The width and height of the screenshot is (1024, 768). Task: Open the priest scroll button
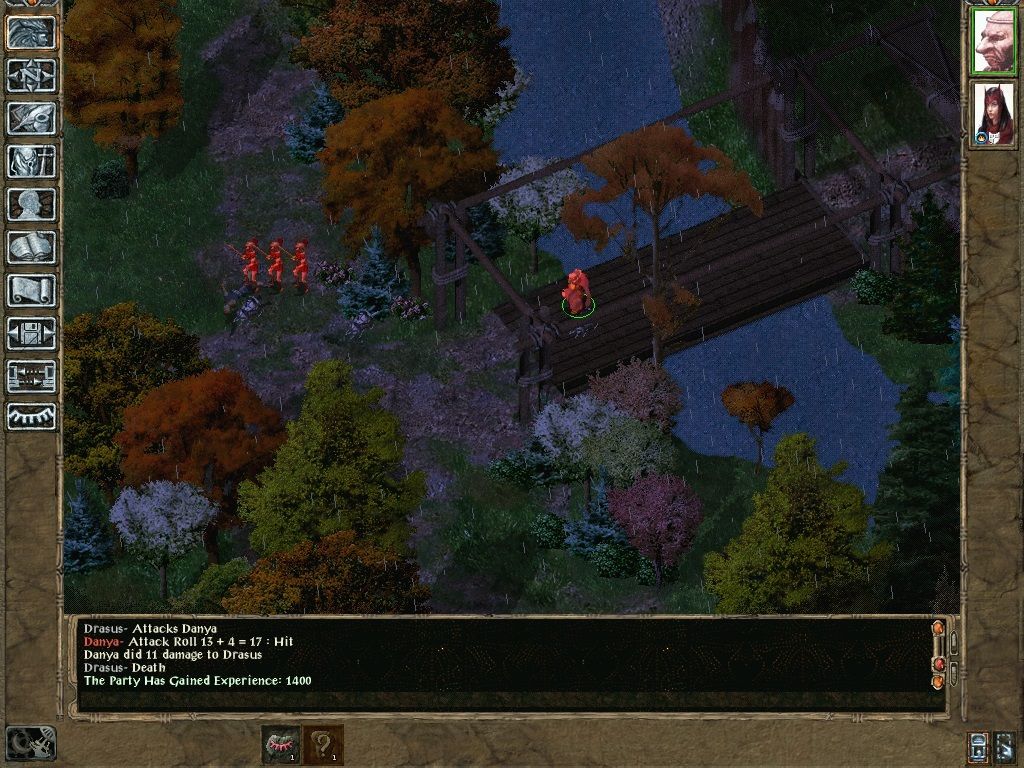[x=32, y=290]
